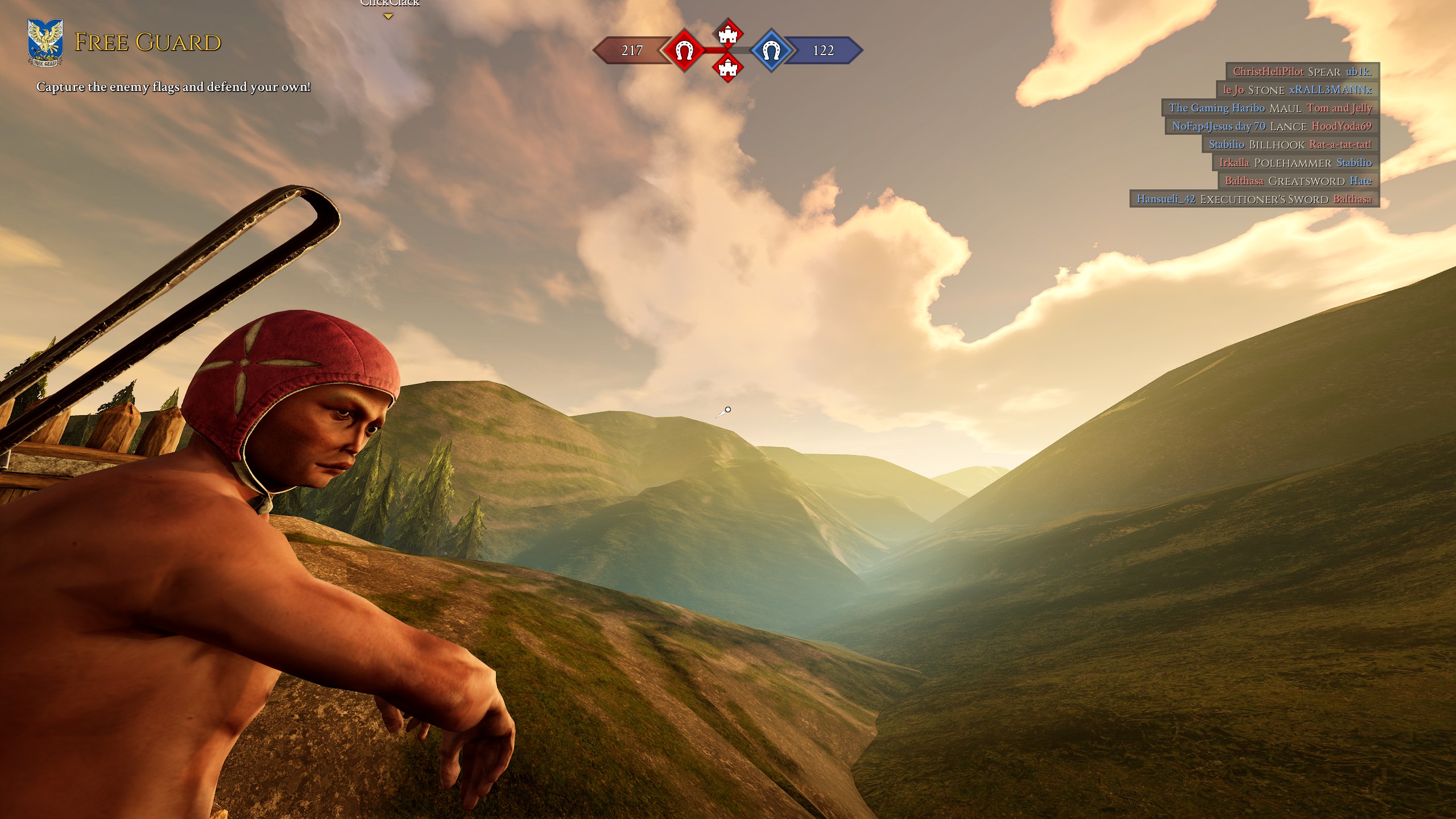Screen dimensions: 1456x819
Task: Select the red horseshoe team icon
Action: pyautogui.click(x=684, y=51)
